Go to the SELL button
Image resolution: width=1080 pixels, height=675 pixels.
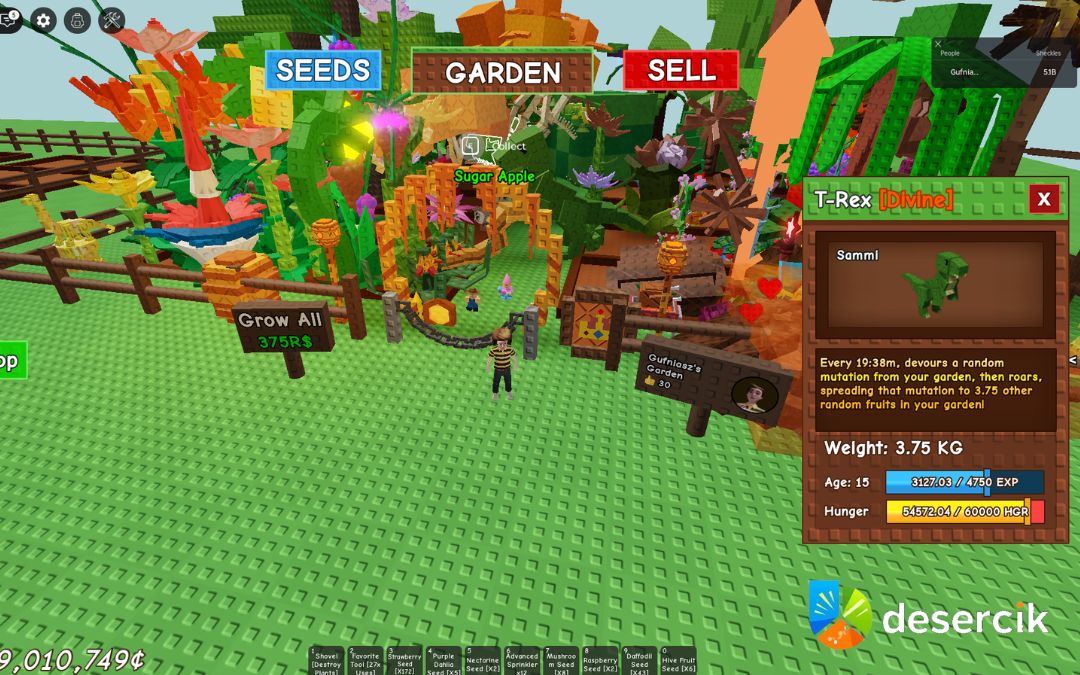tap(681, 71)
